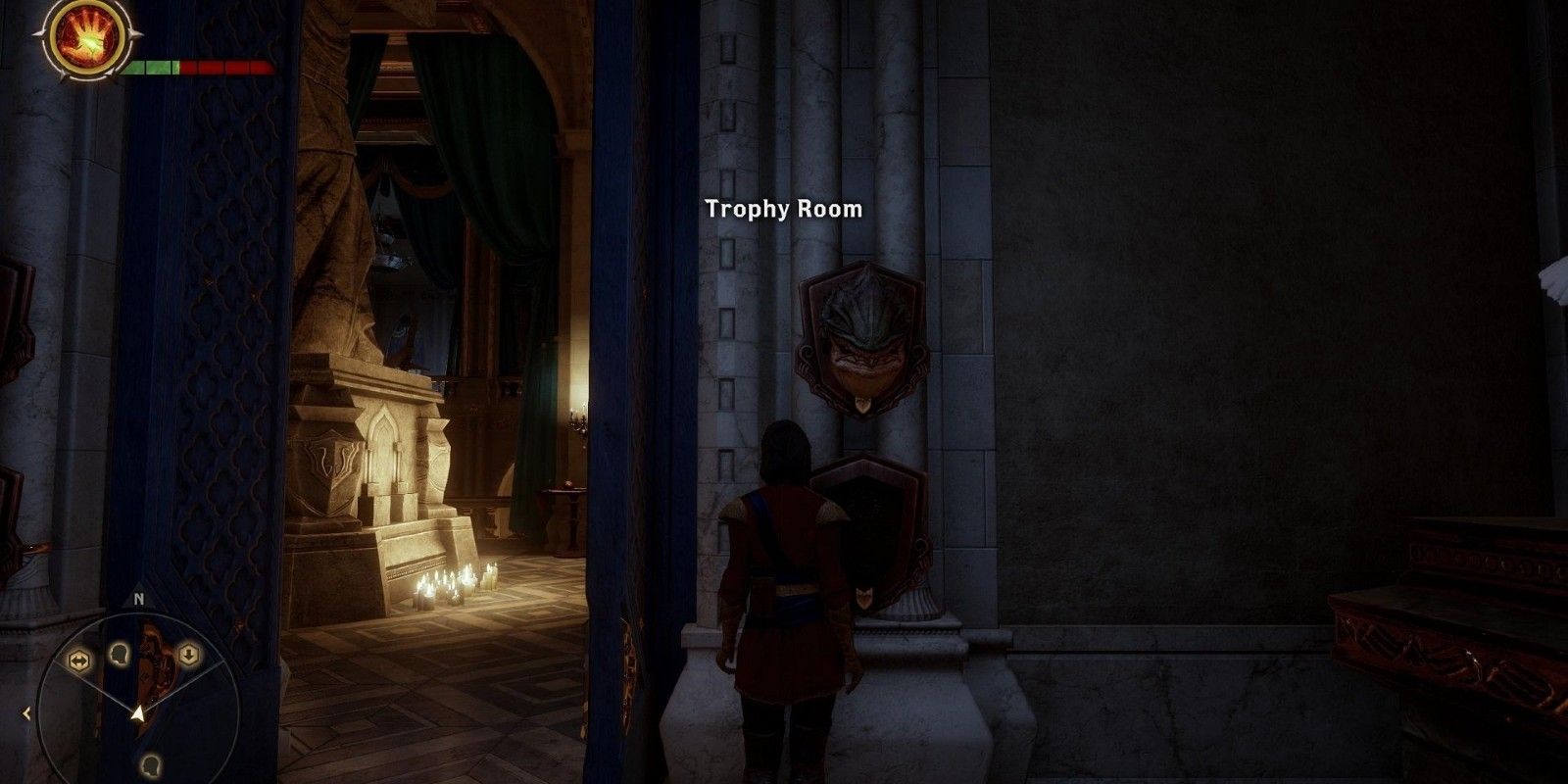Select the upper NPC head icon on the minimap
The image size is (1568, 784).
[x=120, y=655]
